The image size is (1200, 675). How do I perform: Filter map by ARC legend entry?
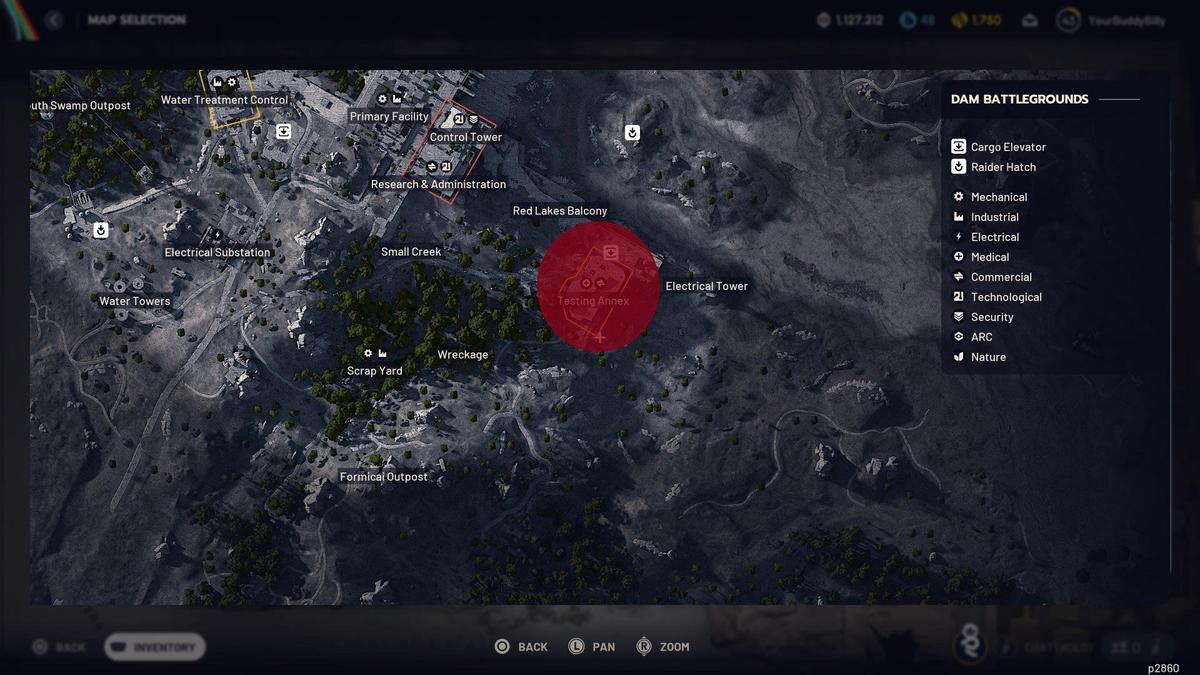981,337
